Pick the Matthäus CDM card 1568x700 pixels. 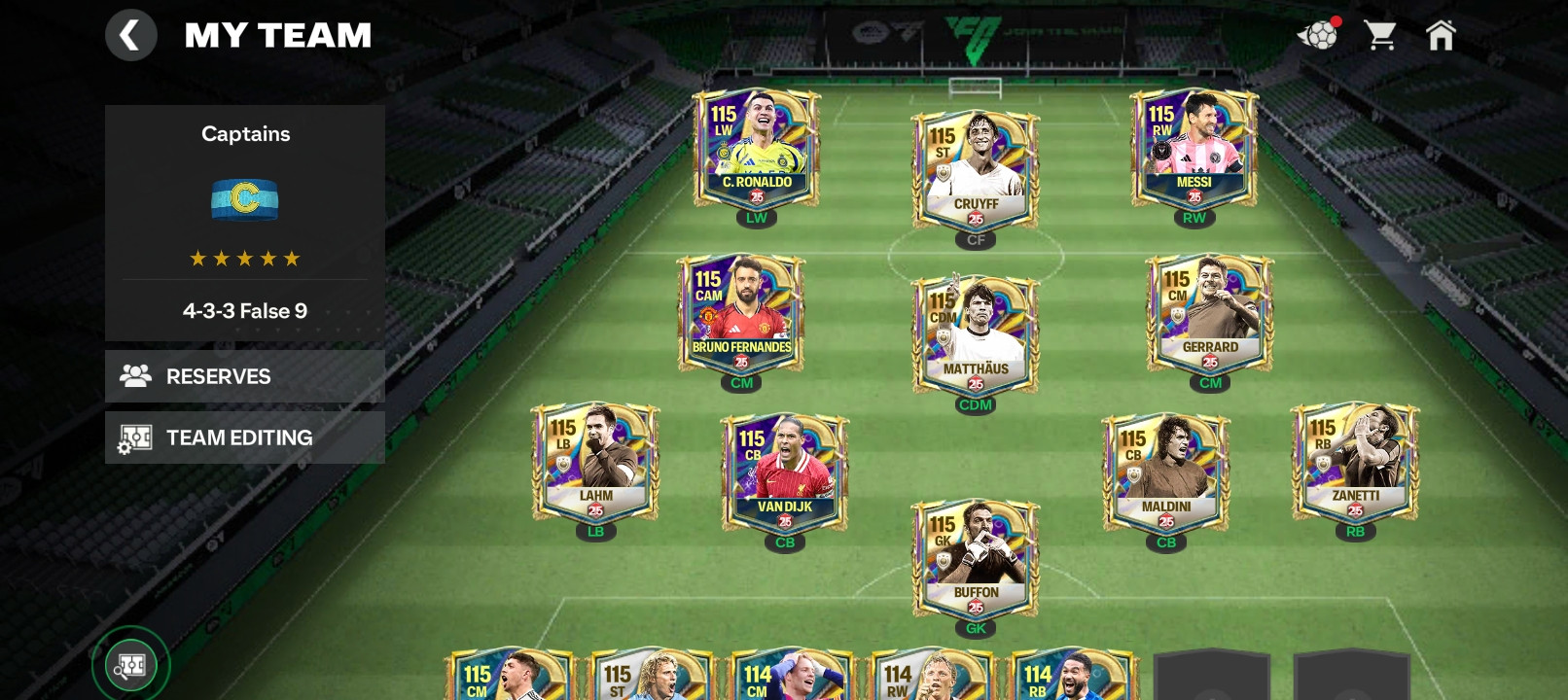tap(975, 337)
